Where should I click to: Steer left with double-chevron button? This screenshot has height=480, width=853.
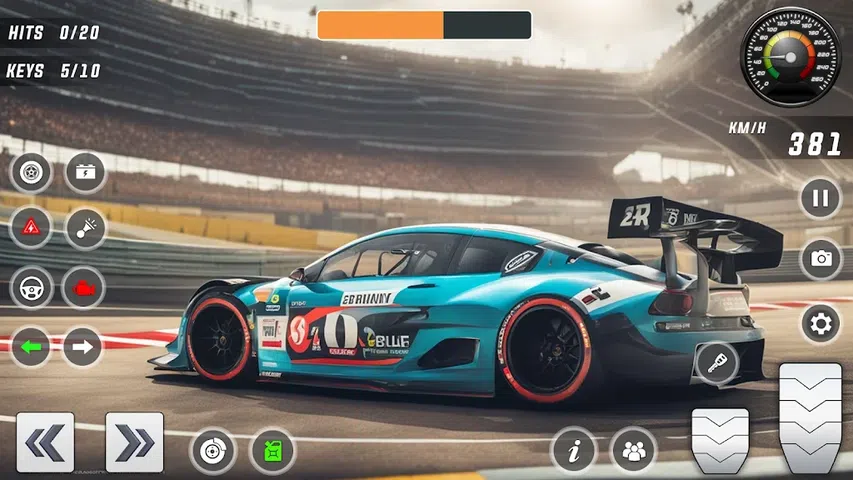(x=45, y=442)
